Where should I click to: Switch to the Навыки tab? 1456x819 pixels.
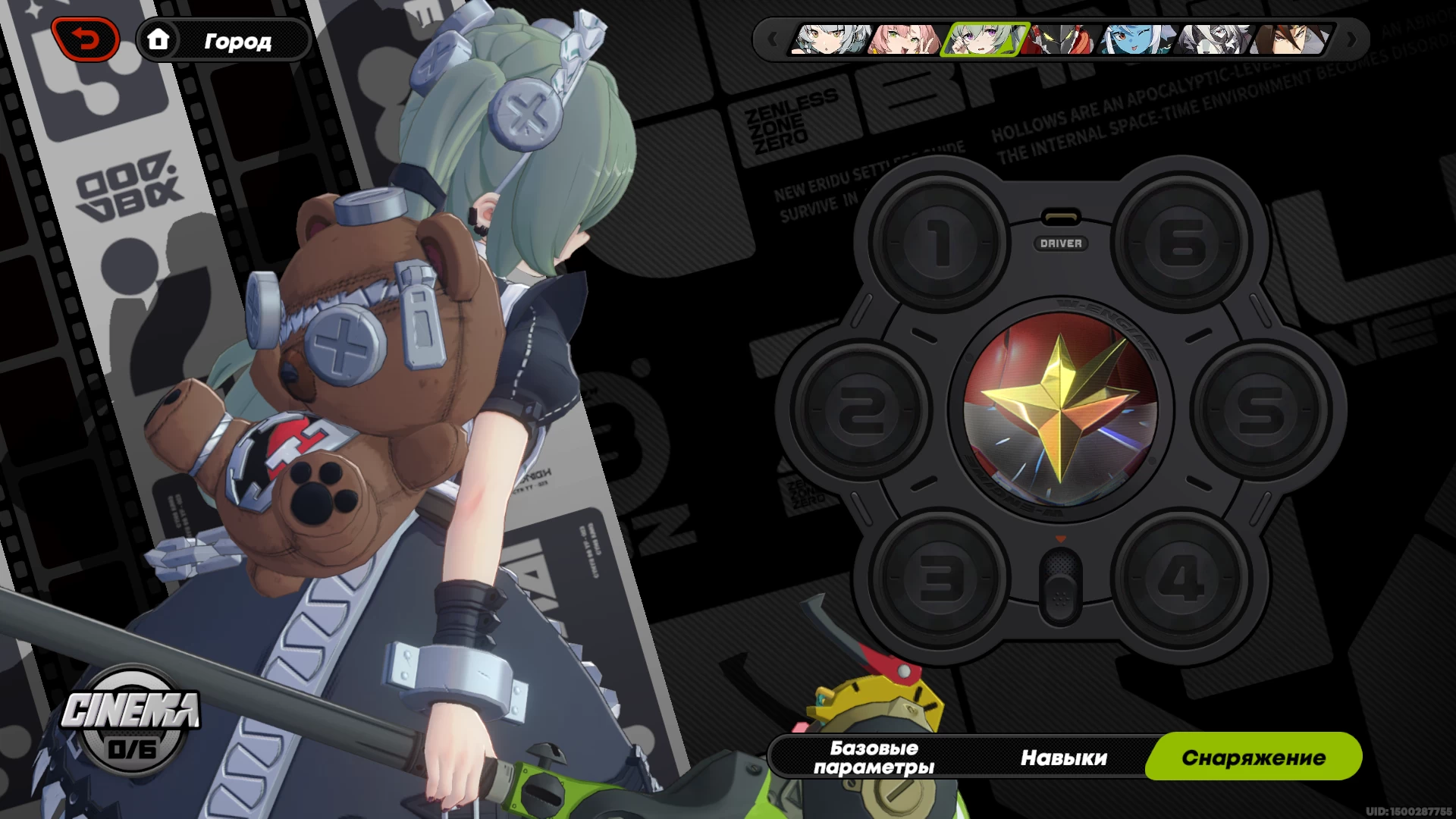click(x=1063, y=757)
